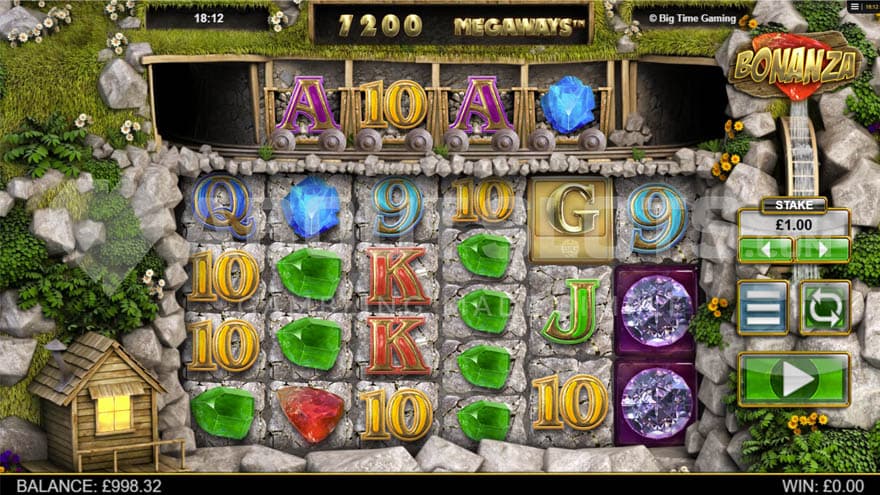Activate the autoplay circular arrows button
The width and height of the screenshot is (880, 495).
point(825,307)
